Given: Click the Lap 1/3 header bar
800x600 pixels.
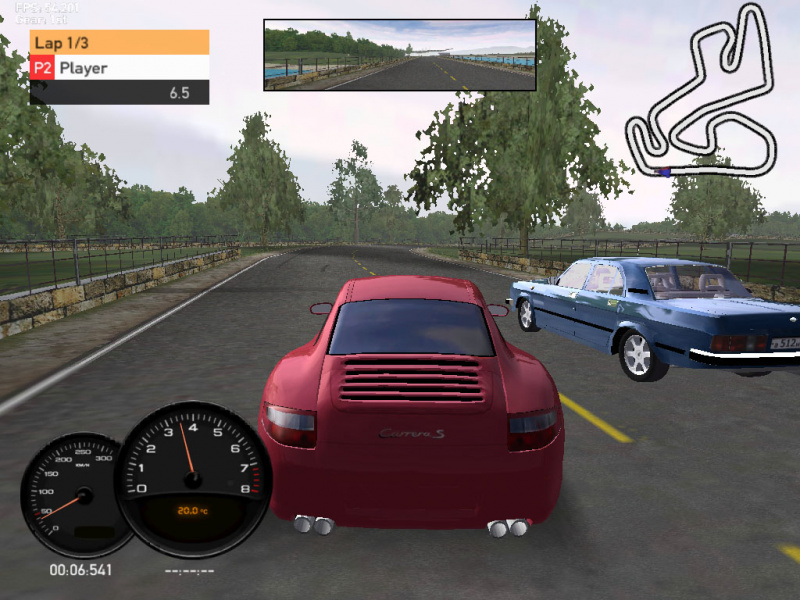Looking at the screenshot, I should [x=119, y=42].
